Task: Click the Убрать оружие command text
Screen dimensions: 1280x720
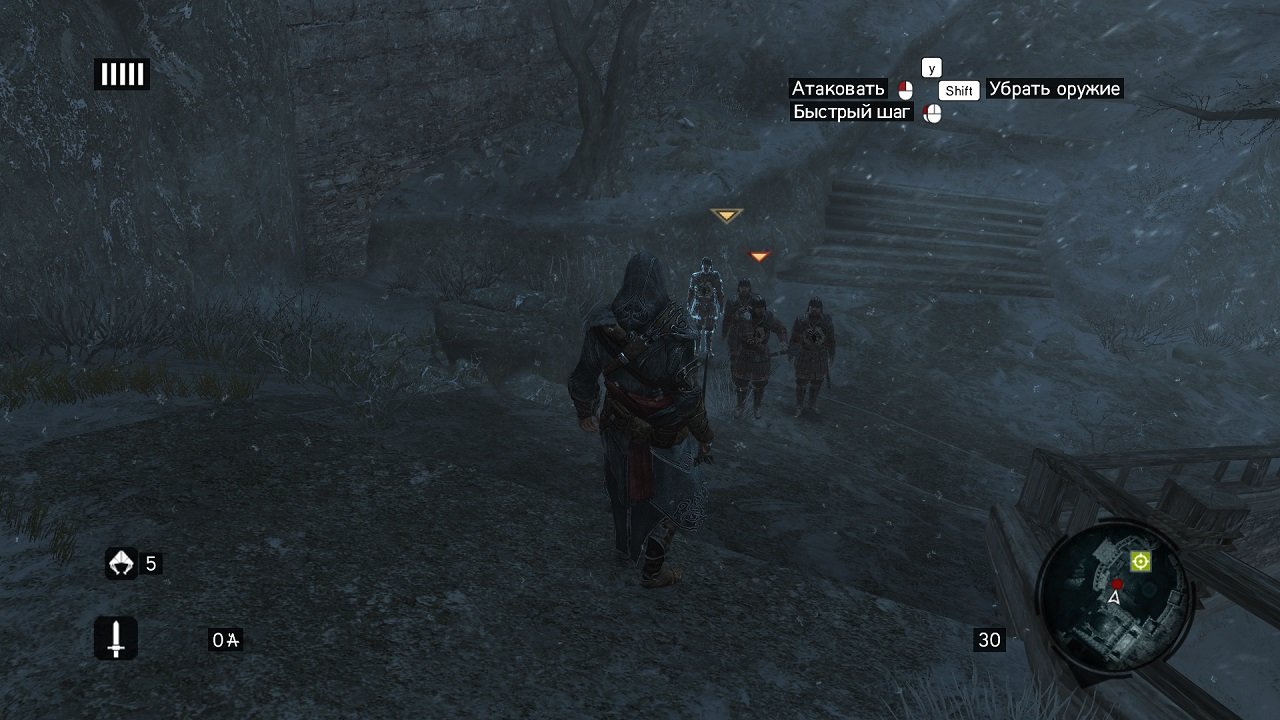Action: click(1053, 89)
